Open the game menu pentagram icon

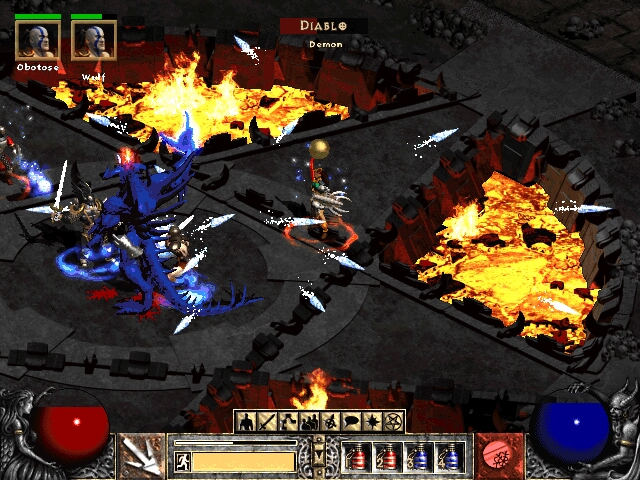(393, 421)
